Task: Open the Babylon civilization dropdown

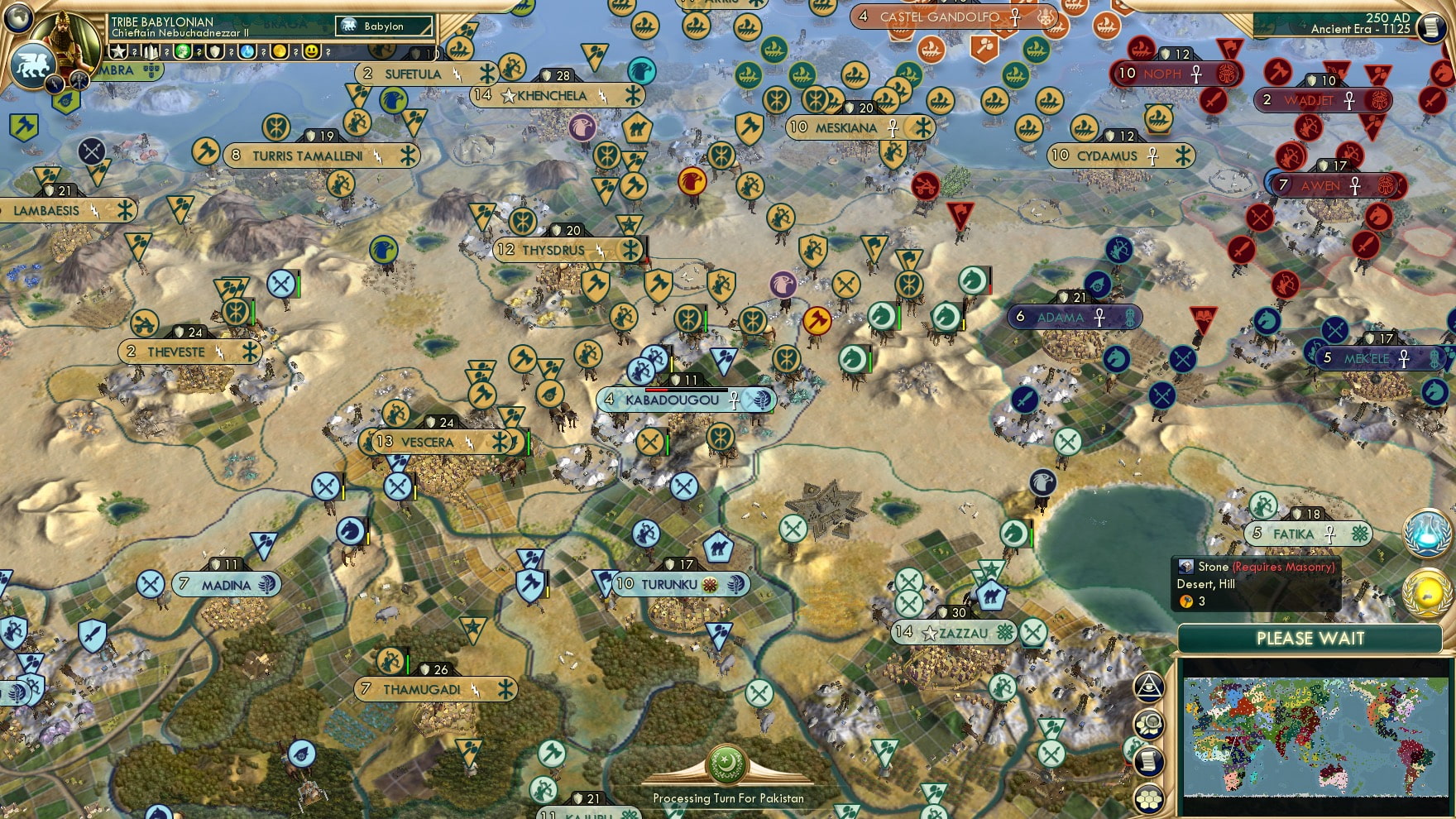Action: (384, 26)
